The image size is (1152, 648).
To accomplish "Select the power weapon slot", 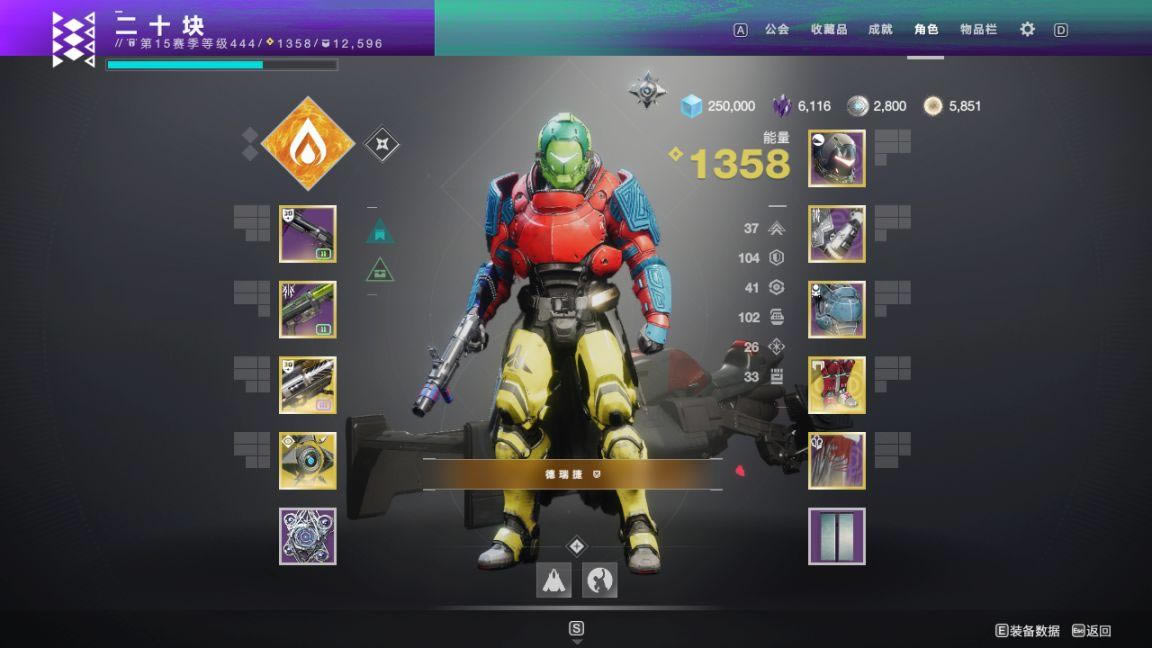I will (308, 385).
